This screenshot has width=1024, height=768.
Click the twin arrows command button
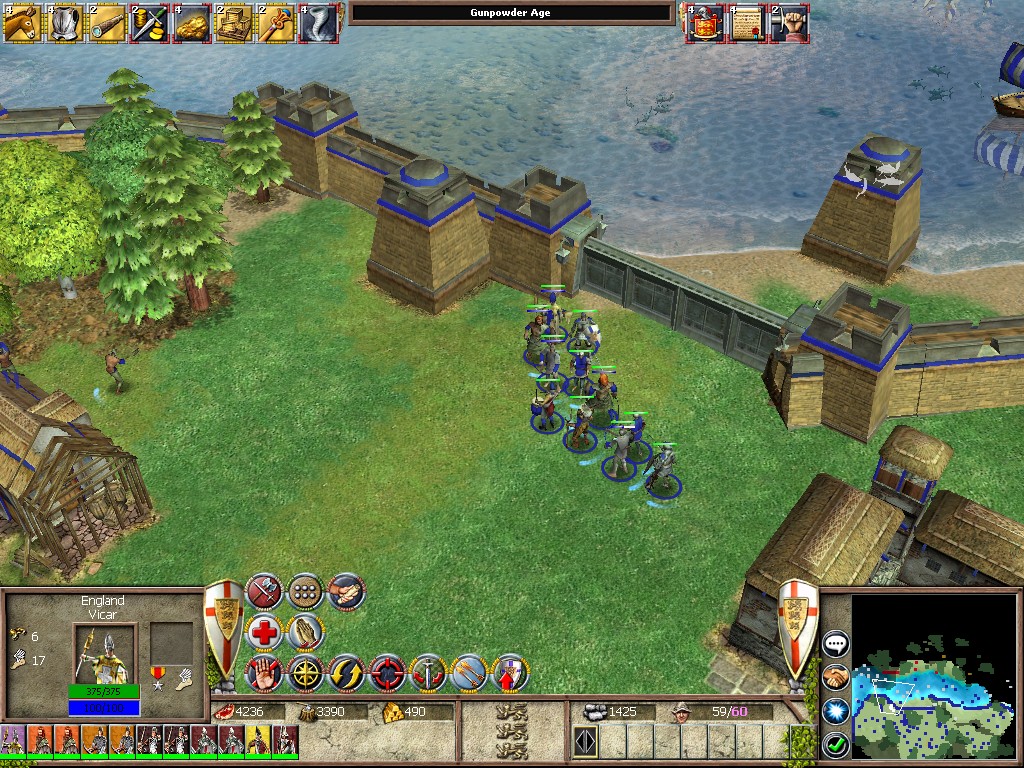click(x=469, y=673)
